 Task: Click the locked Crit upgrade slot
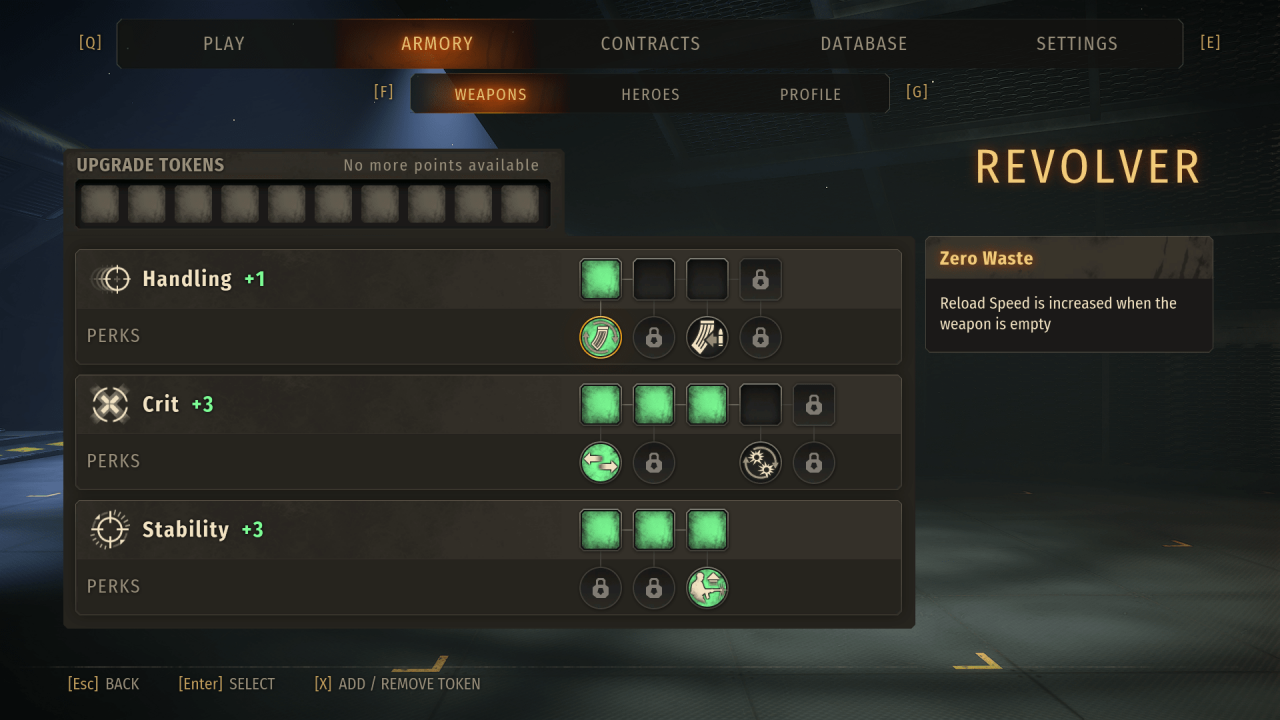tap(814, 405)
